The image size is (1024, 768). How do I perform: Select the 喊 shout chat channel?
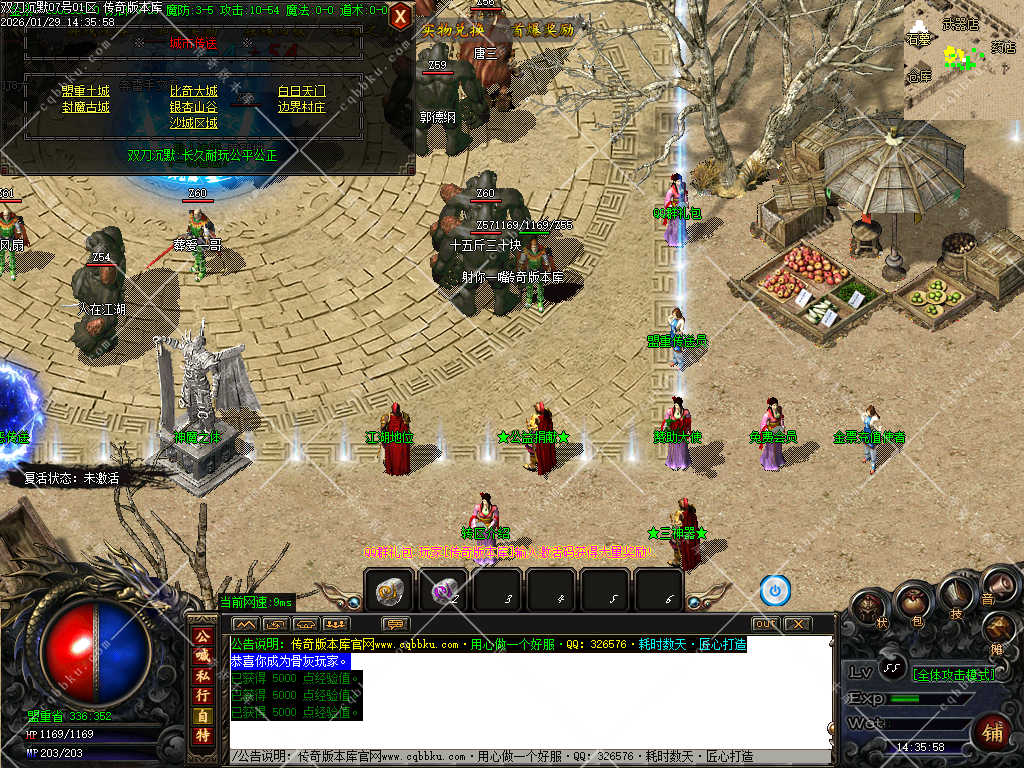(202, 655)
